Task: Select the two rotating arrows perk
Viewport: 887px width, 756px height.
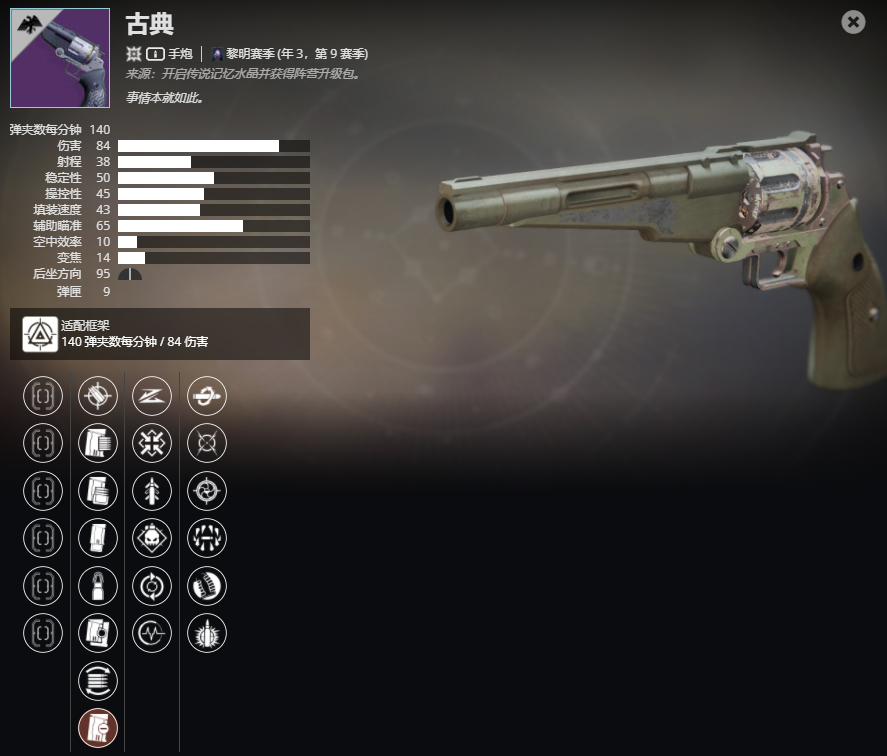Action: pyautogui.click(x=152, y=586)
